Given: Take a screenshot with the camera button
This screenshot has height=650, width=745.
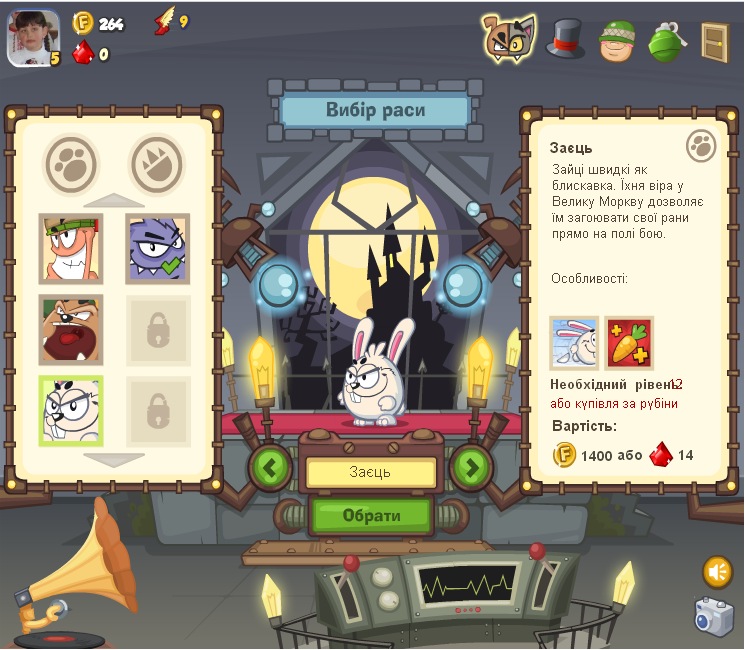Looking at the screenshot, I should [714, 616].
